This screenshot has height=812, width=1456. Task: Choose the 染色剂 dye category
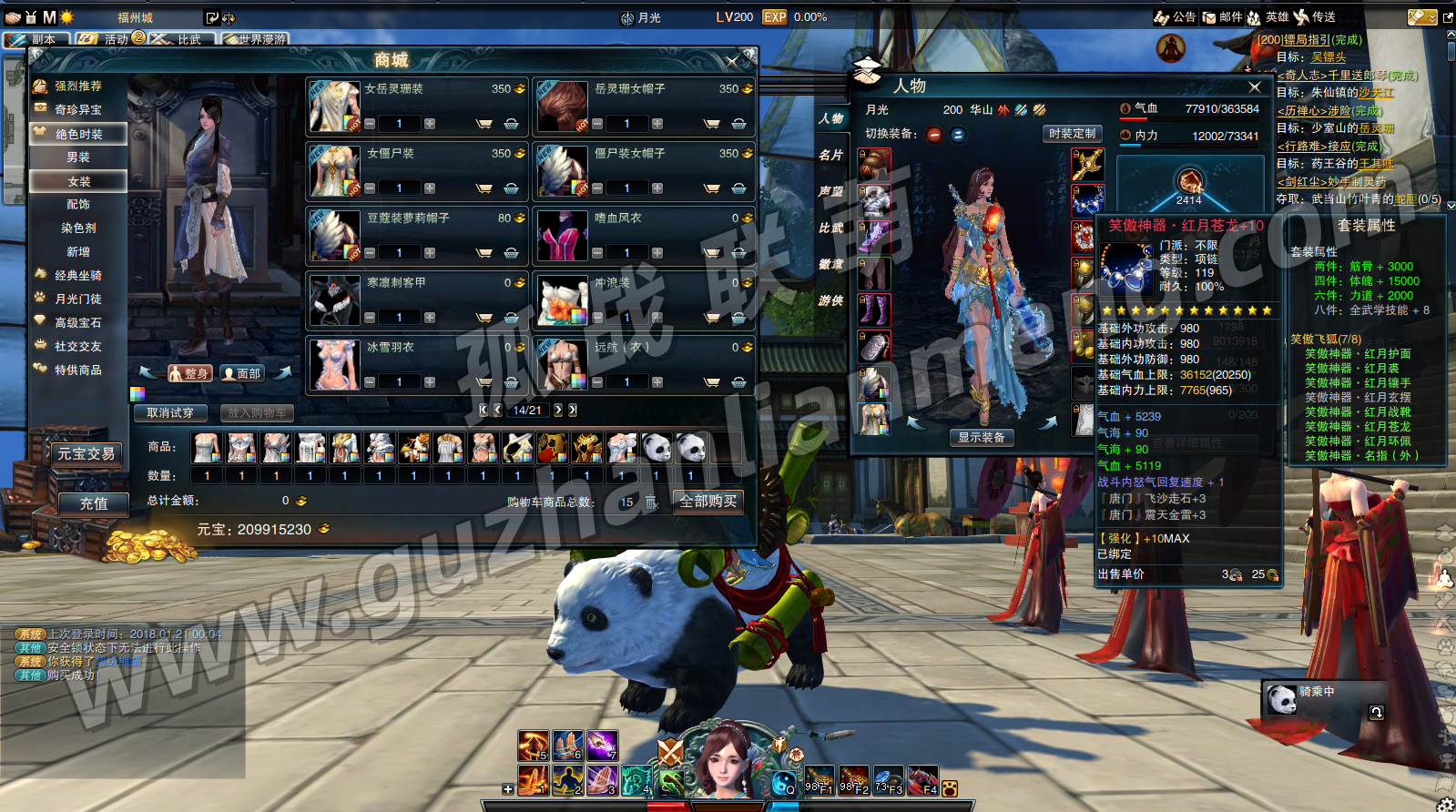(x=78, y=228)
